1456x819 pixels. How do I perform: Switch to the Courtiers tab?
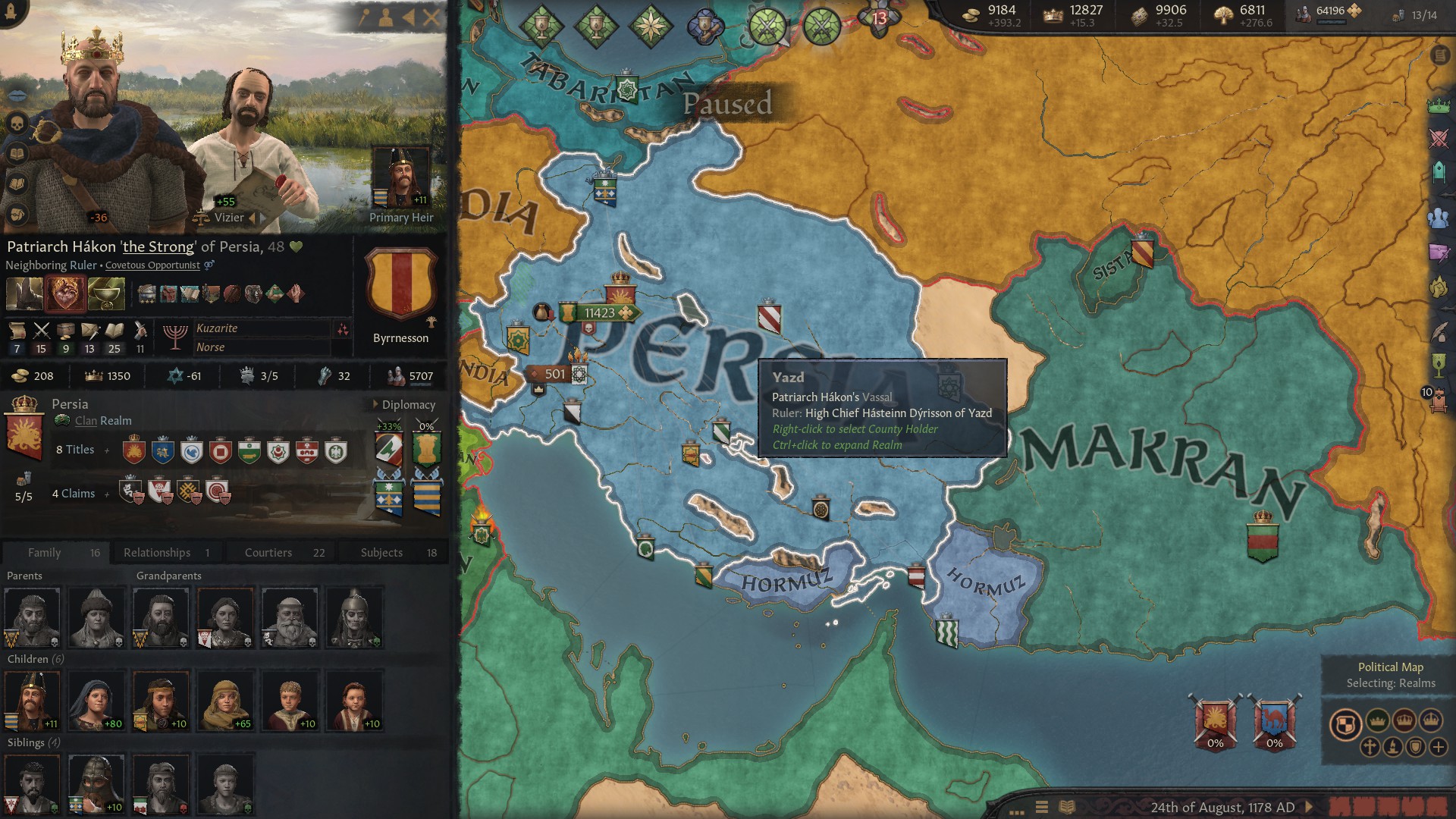[268, 552]
